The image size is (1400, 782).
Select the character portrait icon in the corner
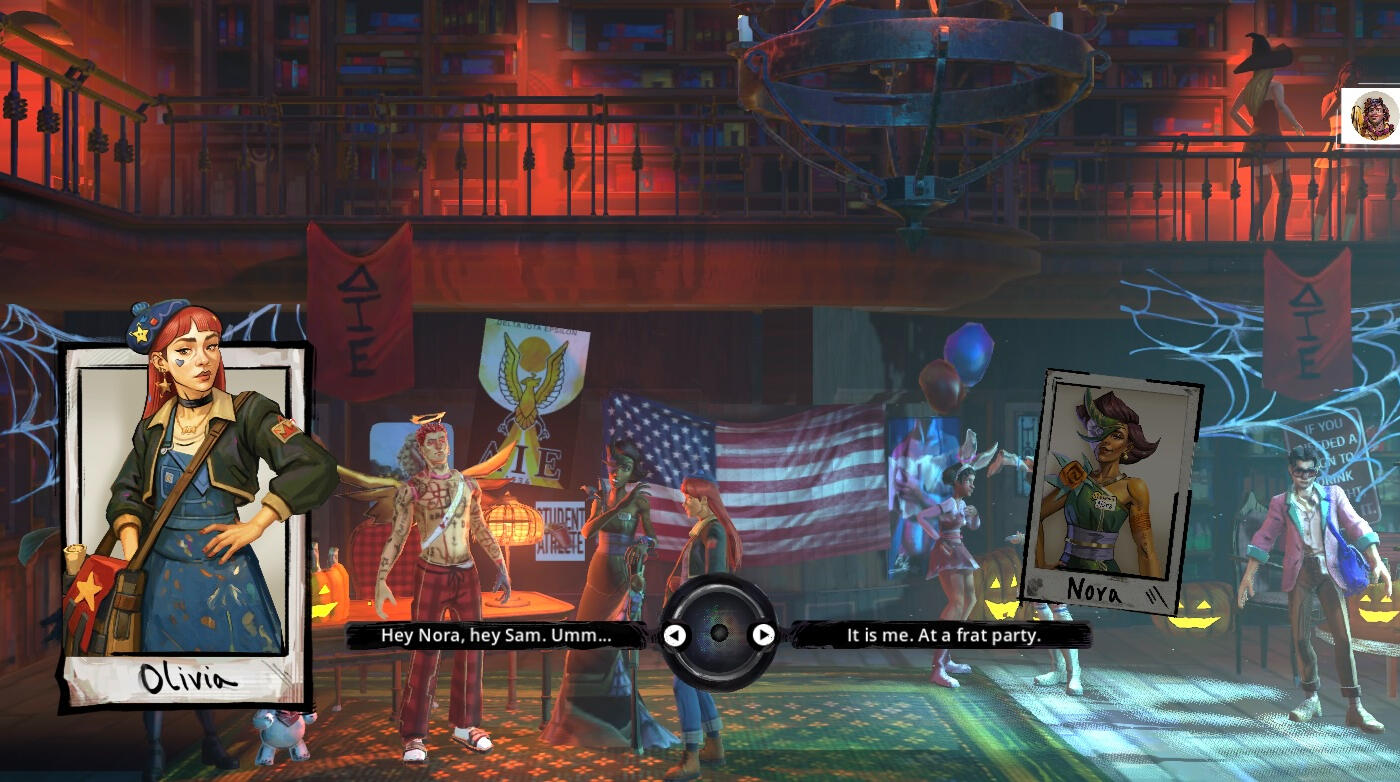coord(1371,116)
